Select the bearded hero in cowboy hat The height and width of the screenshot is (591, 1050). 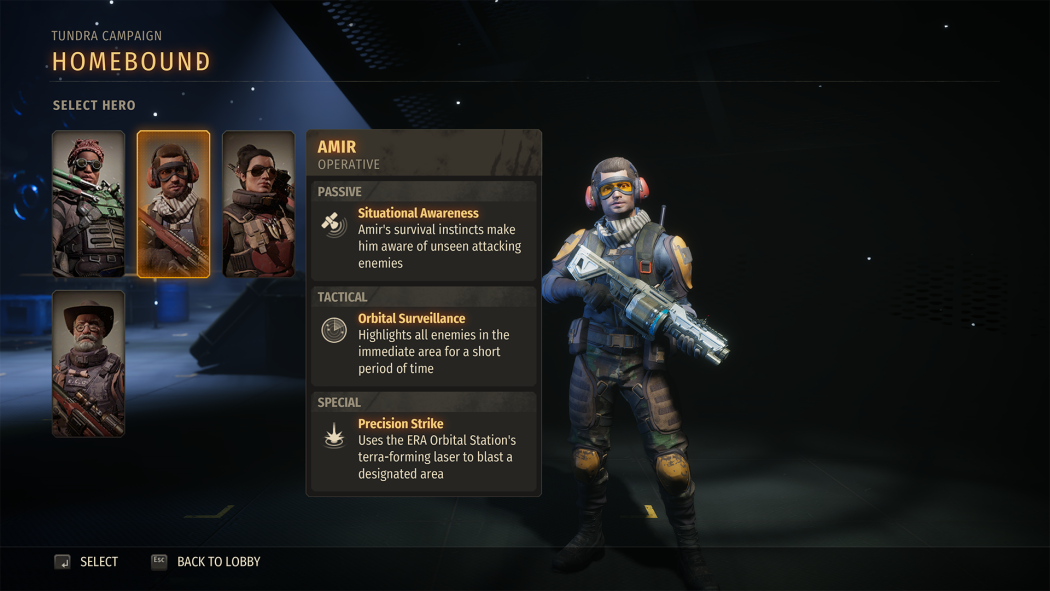88,364
